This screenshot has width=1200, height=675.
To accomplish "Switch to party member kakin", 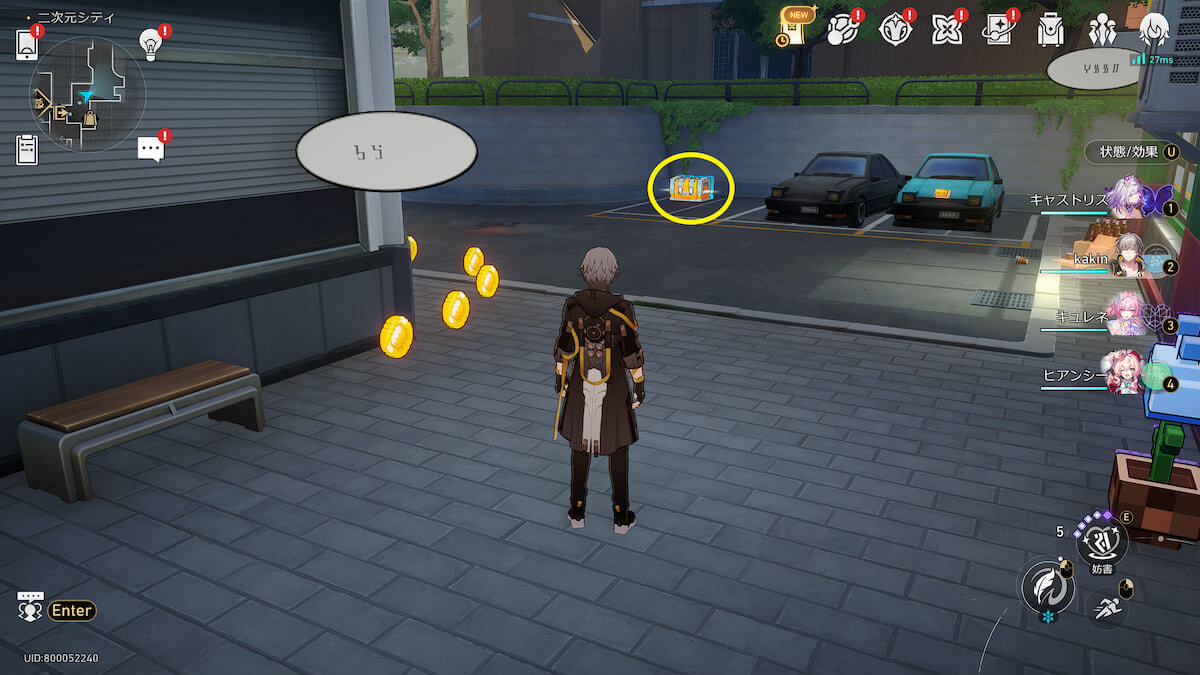I will [1129, 259].
